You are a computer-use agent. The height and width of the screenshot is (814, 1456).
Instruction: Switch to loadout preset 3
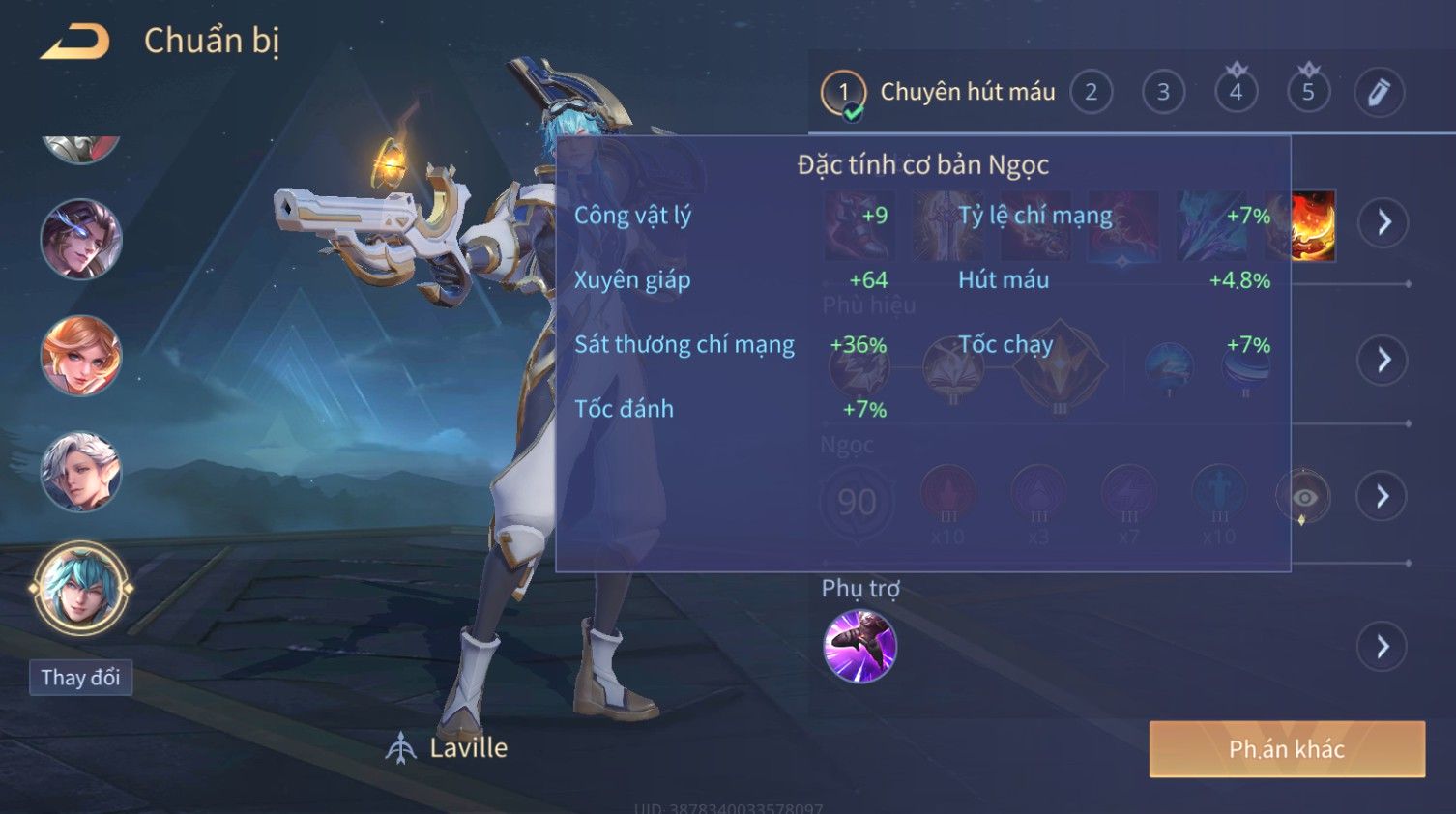click(x=1163, y=93)
